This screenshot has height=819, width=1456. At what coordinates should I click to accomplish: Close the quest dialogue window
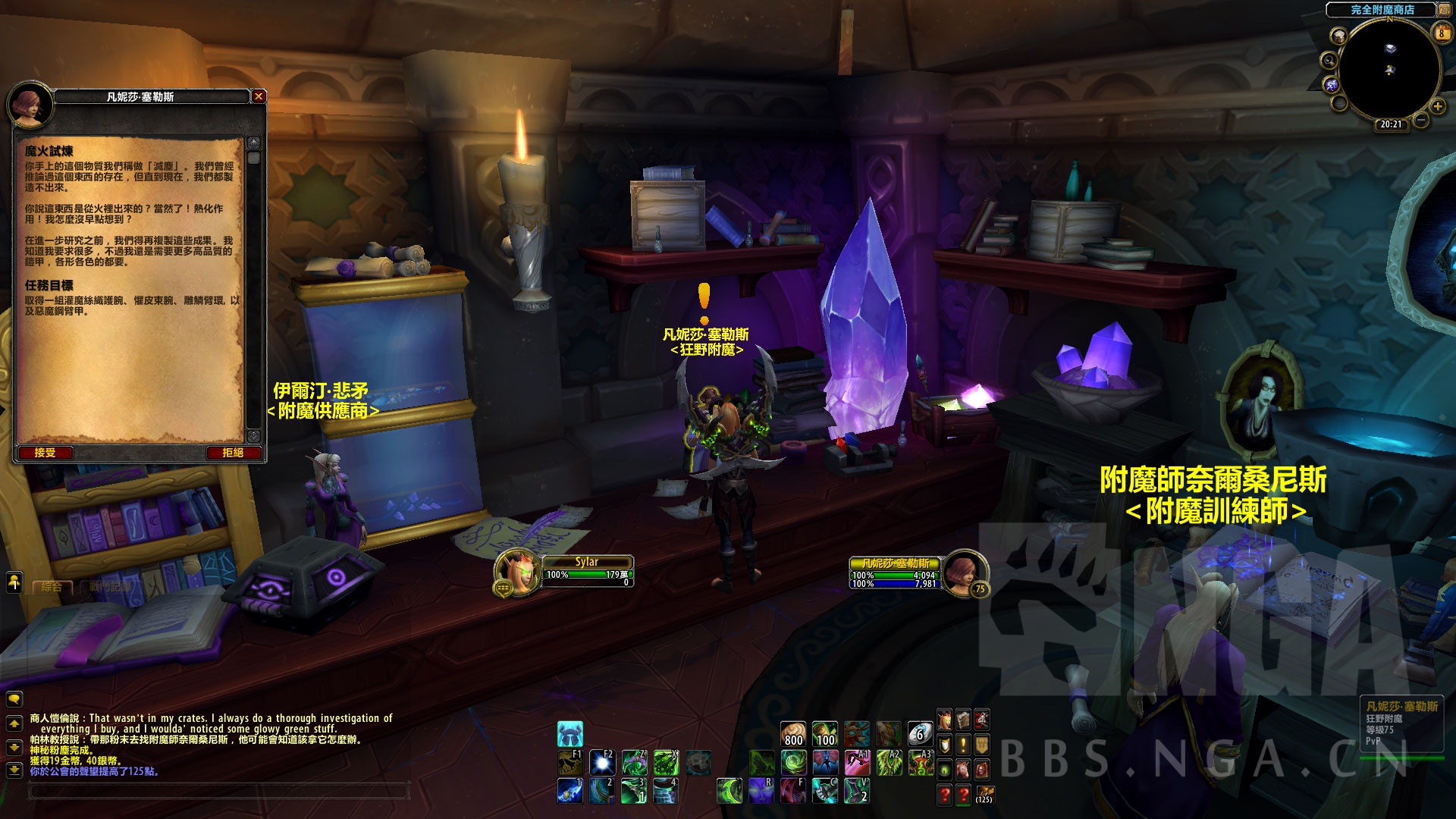click(259, 96)
